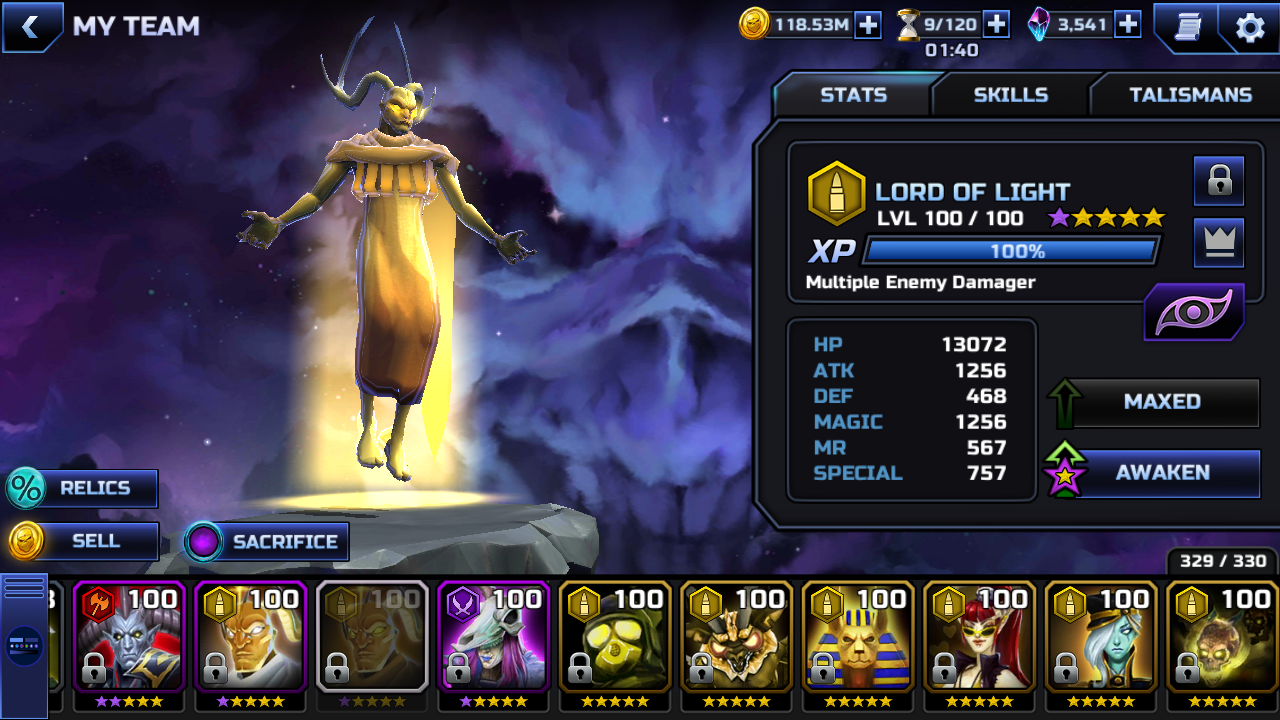Open the Talismans tab
This screenshot has height=720, width=1280.
click(1190, 95)
